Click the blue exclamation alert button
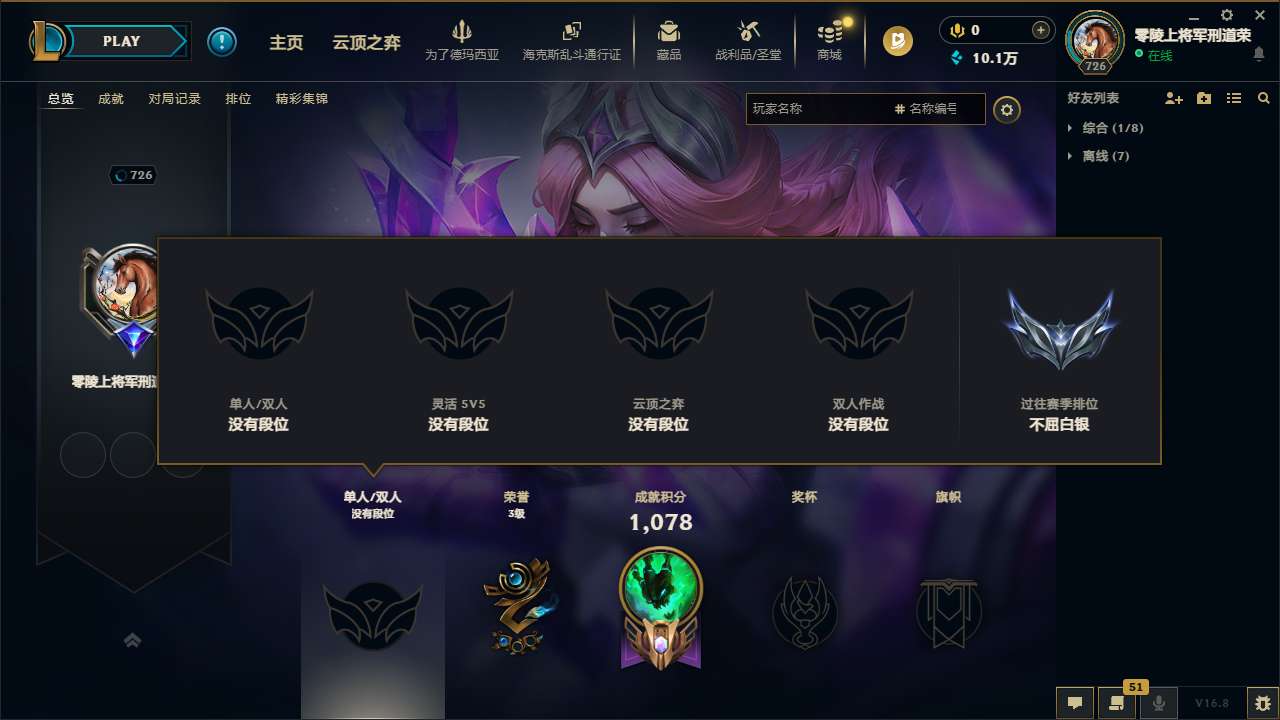This screenshot has width=1280, height=720. click(222, 41)
